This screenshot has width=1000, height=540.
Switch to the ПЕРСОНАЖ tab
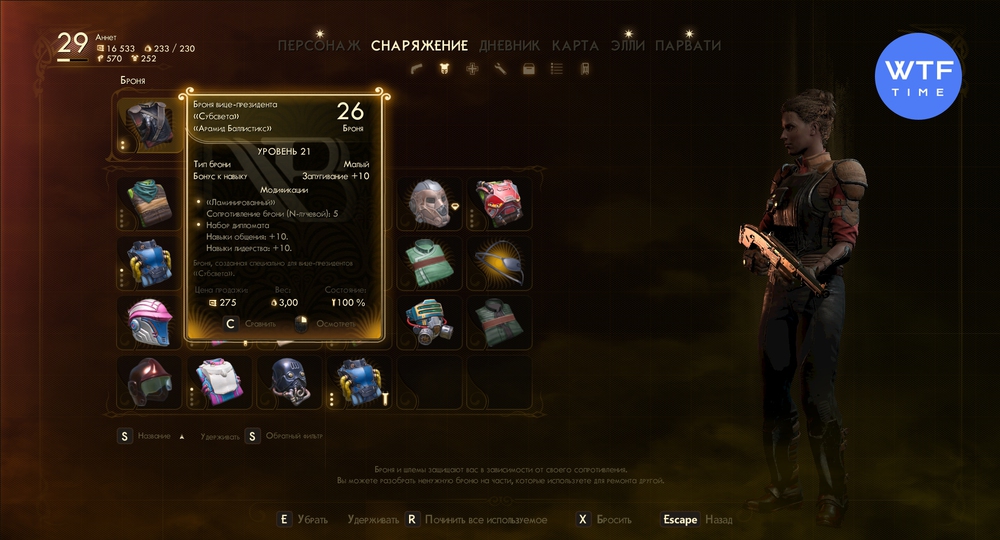click(320, 45)
